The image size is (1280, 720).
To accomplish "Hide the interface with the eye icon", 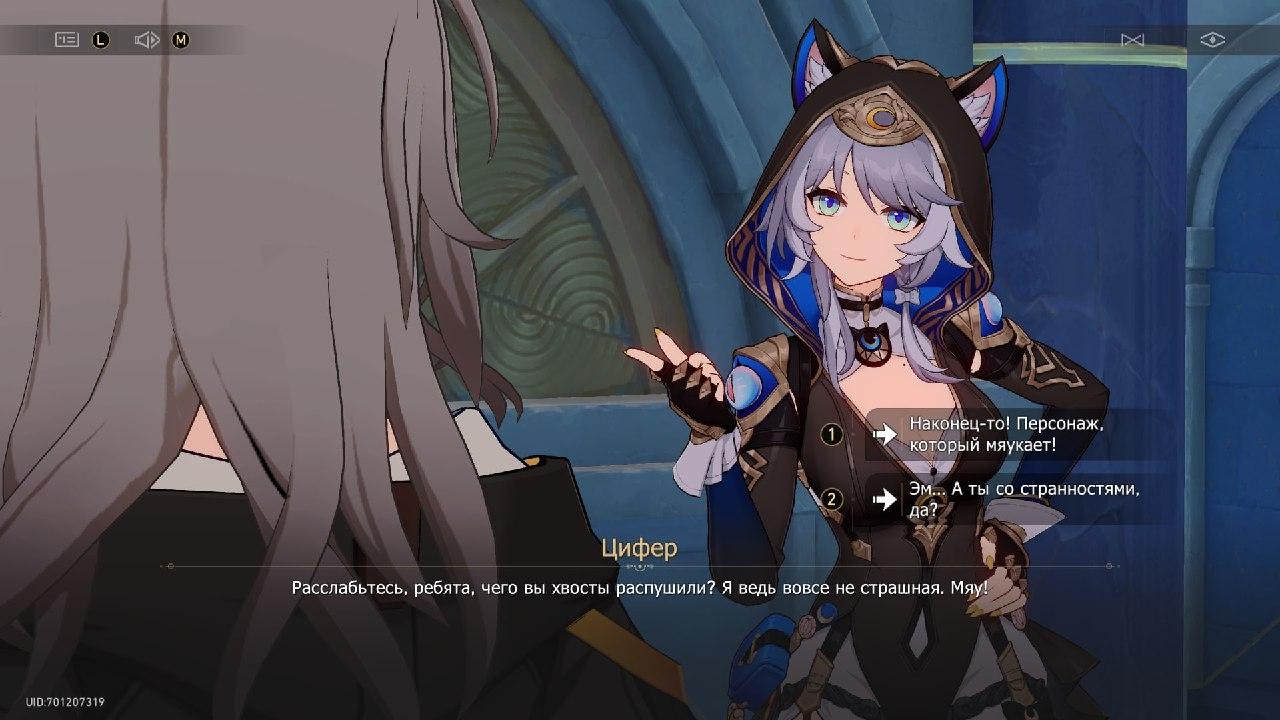I will tap(1212, 40).
